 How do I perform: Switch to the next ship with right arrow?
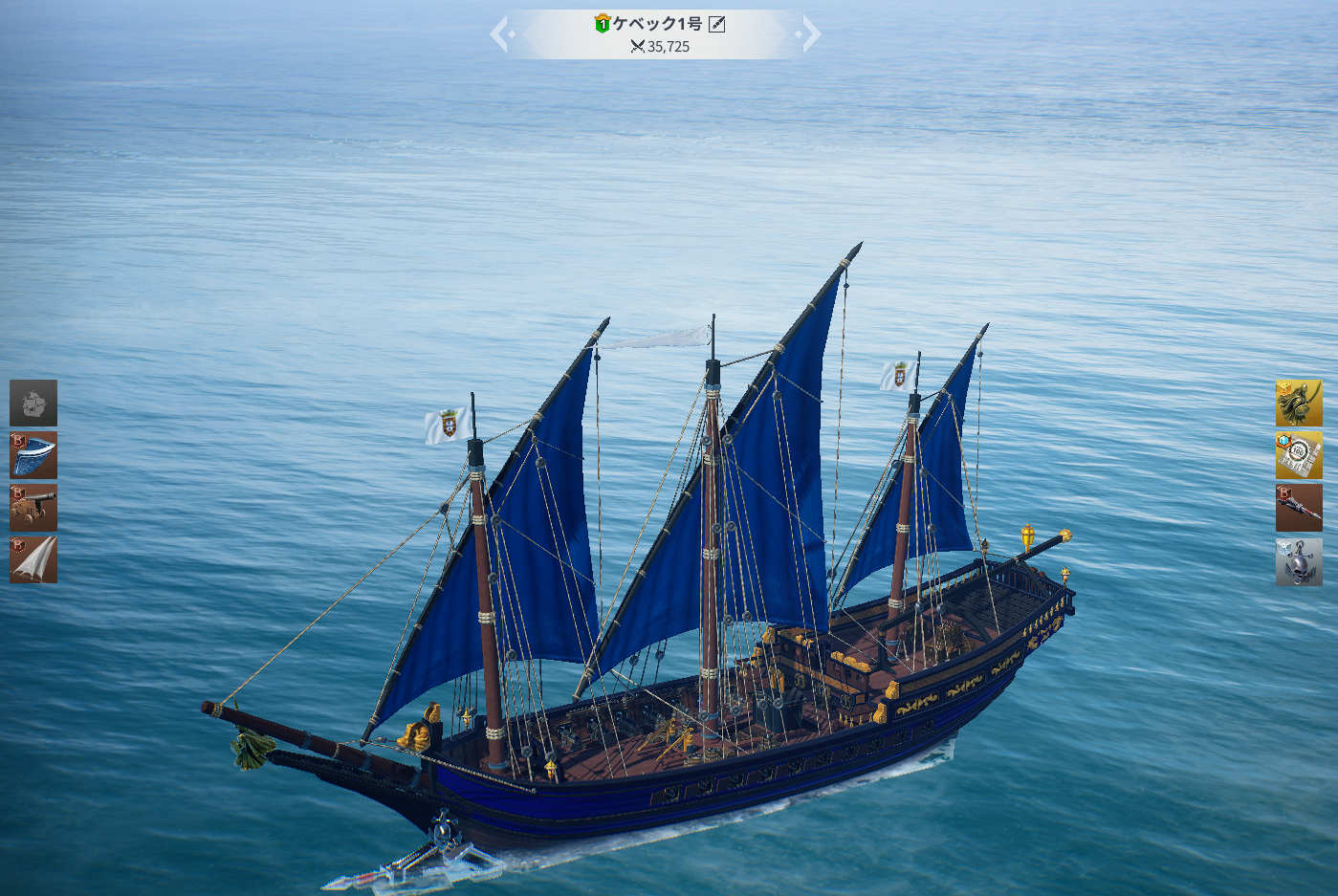pos(810,34)
